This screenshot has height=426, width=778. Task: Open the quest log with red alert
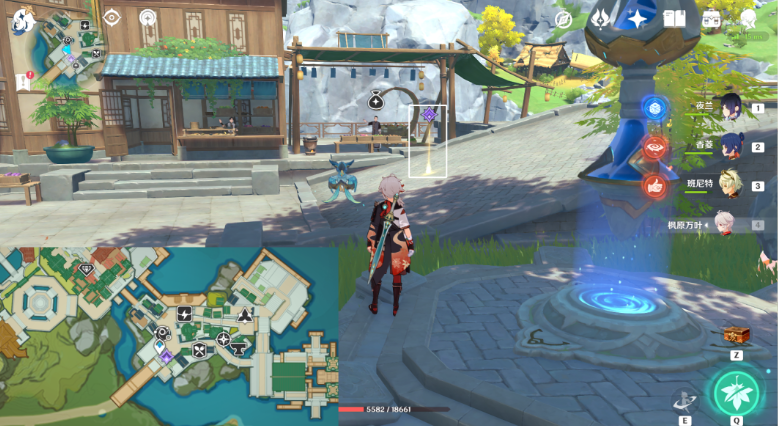[x=23, y=82]
